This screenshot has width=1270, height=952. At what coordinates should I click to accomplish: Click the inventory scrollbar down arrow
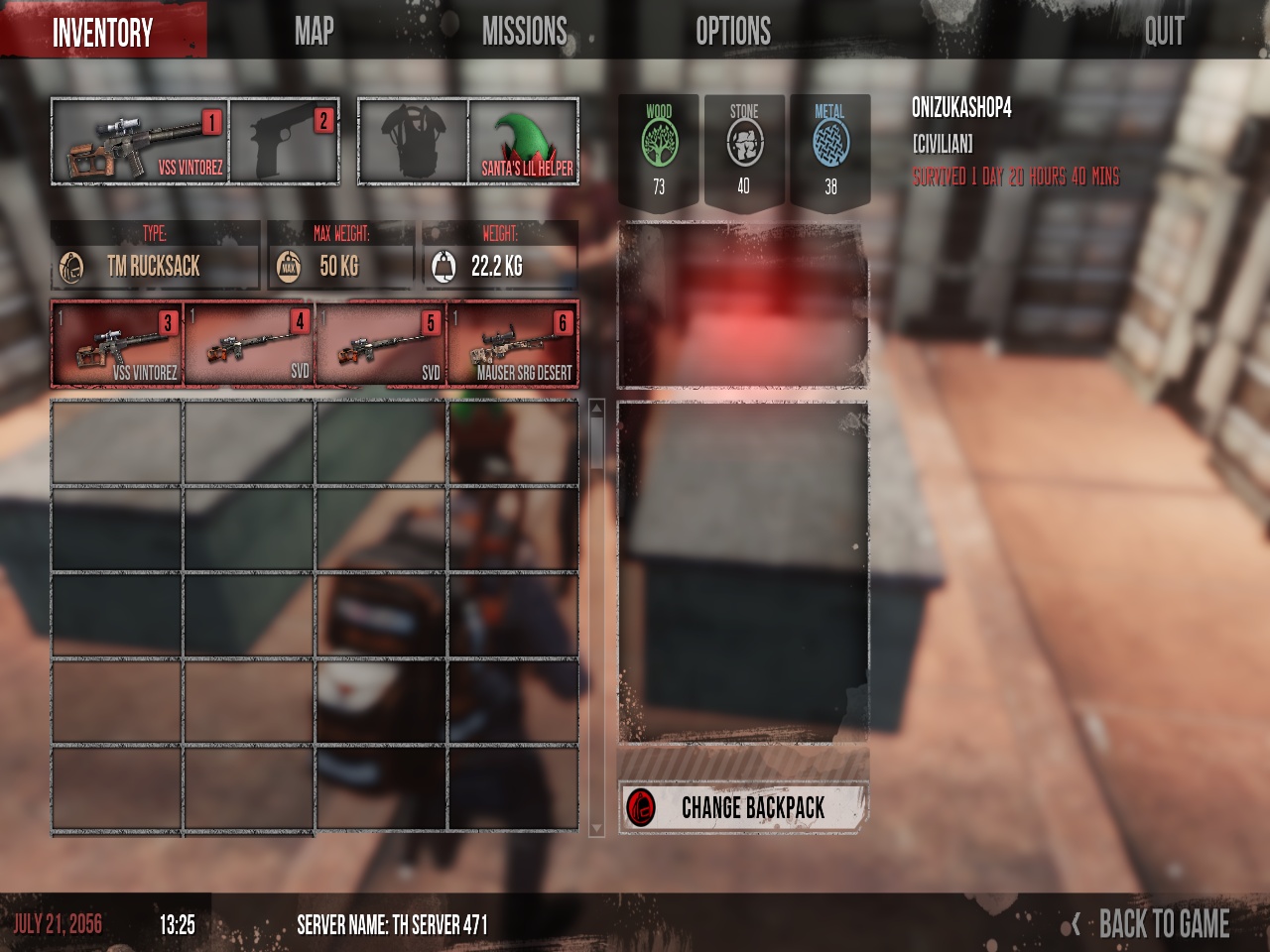[x=596, y=828]
